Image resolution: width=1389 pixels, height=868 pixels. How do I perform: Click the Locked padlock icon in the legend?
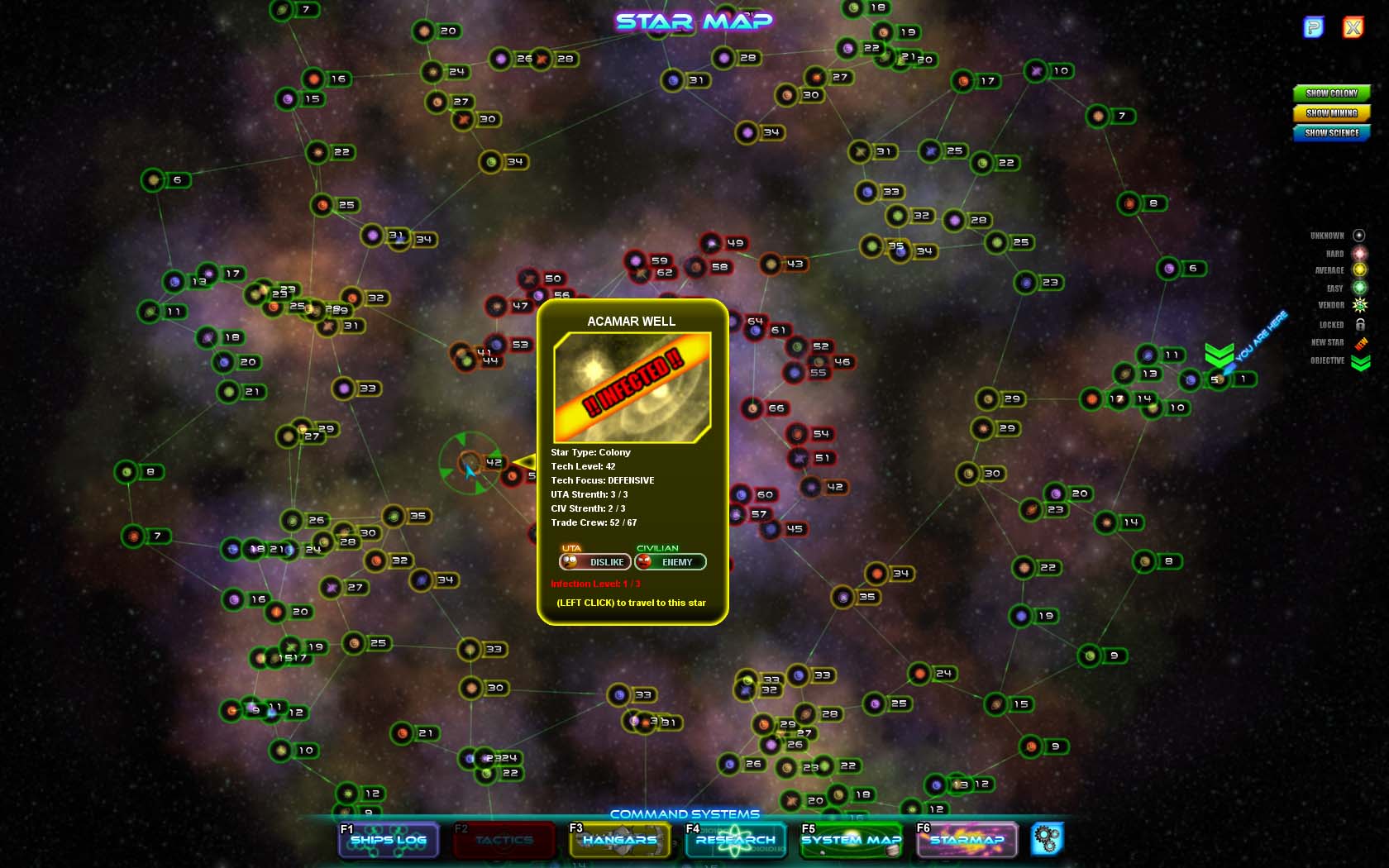(x=1360, y=324)
